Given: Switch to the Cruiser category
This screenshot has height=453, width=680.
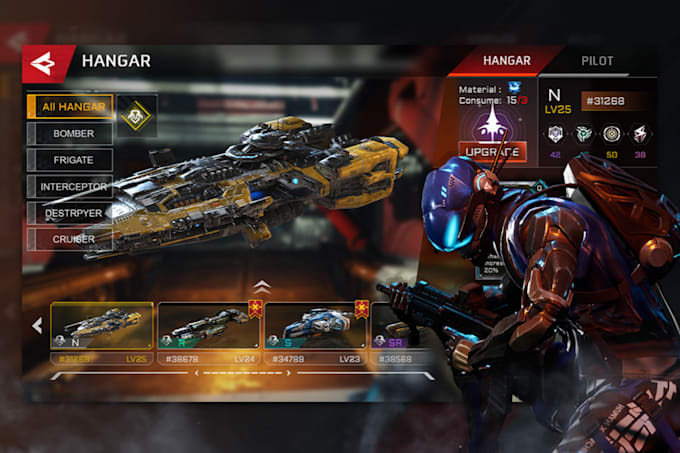Looking at the screenshot, I should [x=70, y=239].
